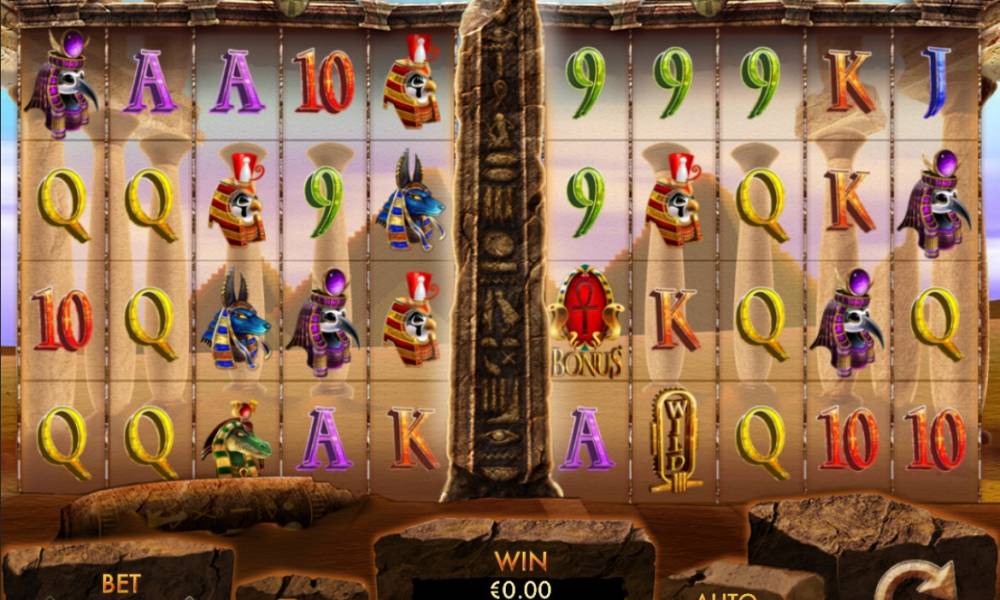Viewport: 1000px width, 600px height.
Task: Spin the reels with the curved arrow
Action: click(x=913, y=580)
